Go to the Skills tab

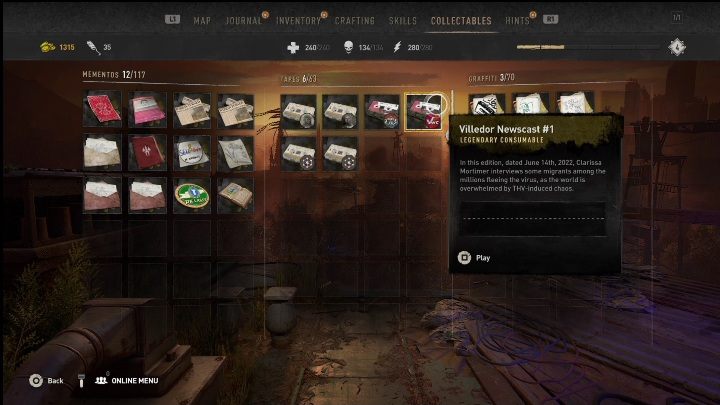(x=403, y=20)
